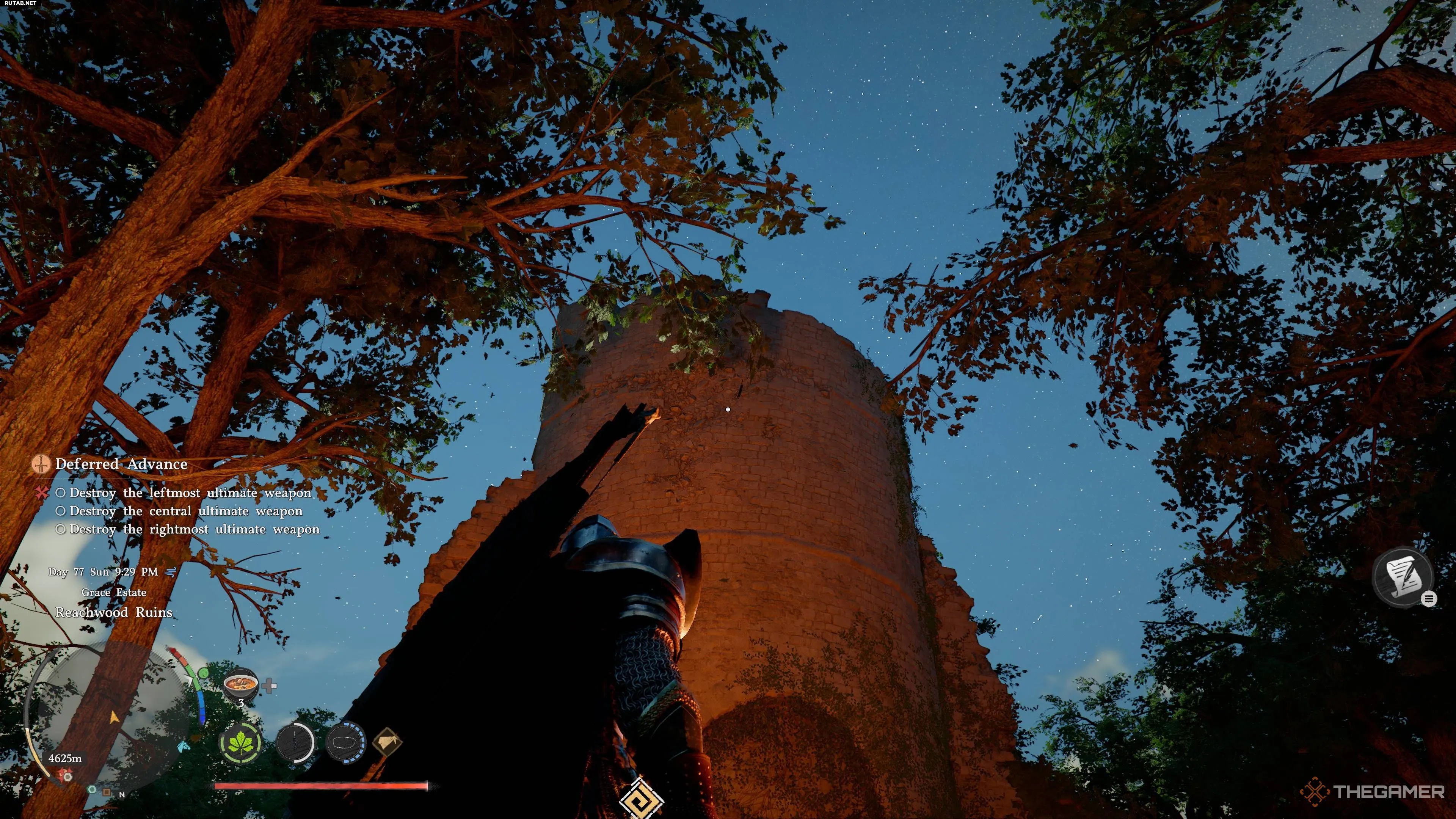This screenshot has width=1456, height=819.
Task: Select the leftmost ultimate weapon objective
Action: coord(190,493)
